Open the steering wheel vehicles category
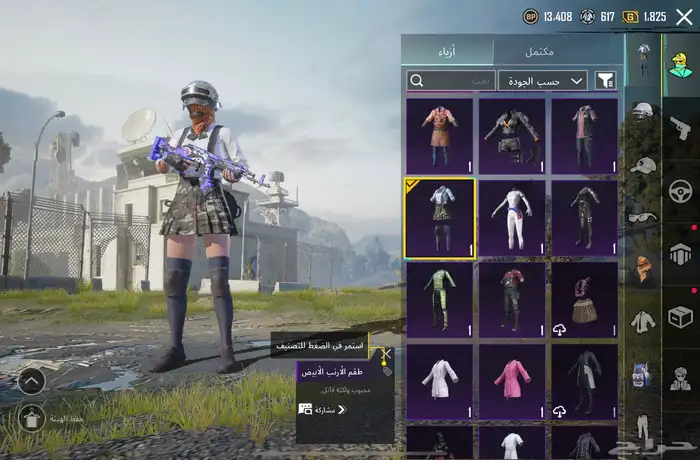 [681, 191]
